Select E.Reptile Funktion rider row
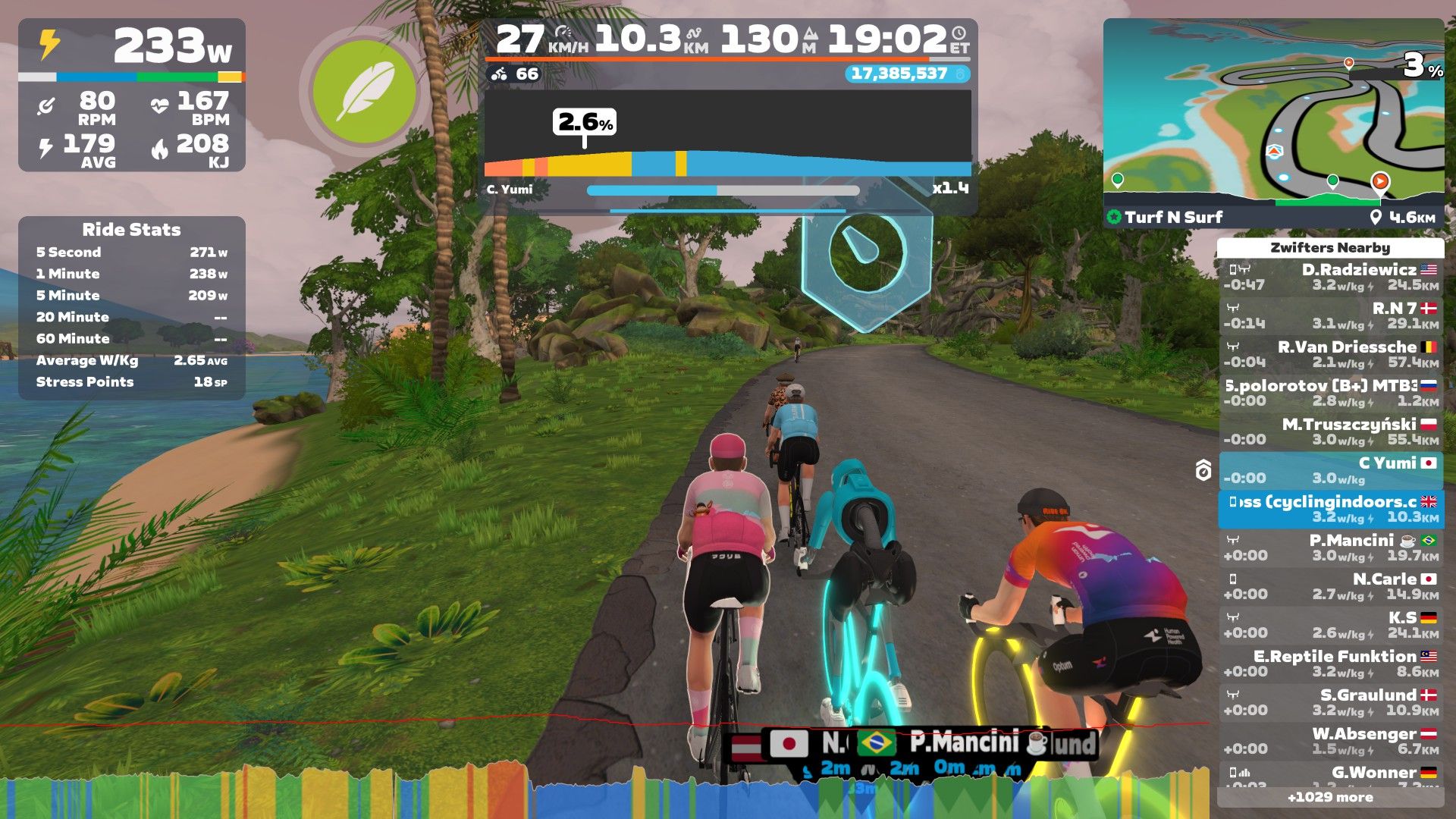1456x819 pixels. tap(1331, 664)
